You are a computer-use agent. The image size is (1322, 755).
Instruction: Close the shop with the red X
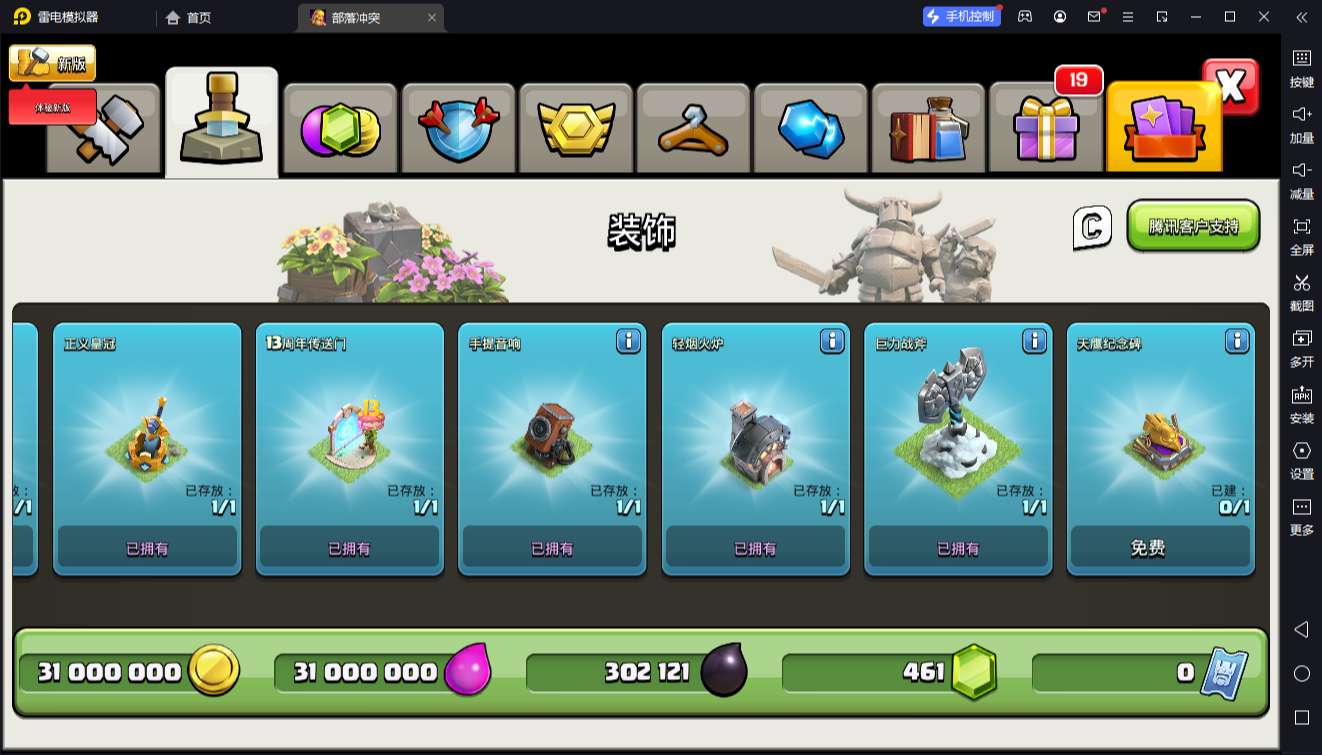click(1231, 87)
